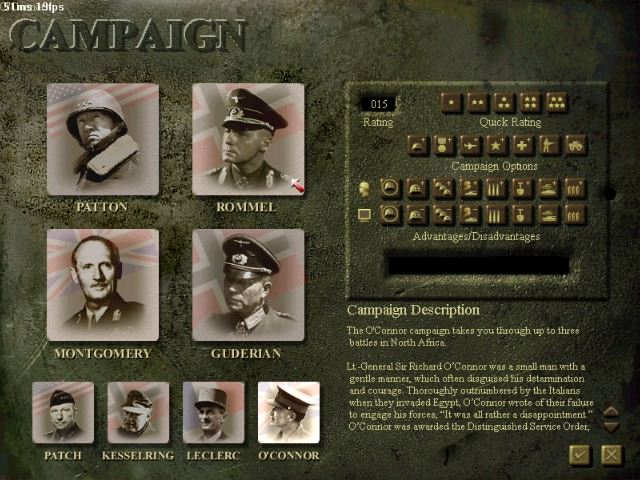Image resolution: width=640 pixels, height=480 pixels.
Task: Select the Kesselring campaign portrait
Action: [138, 412]
